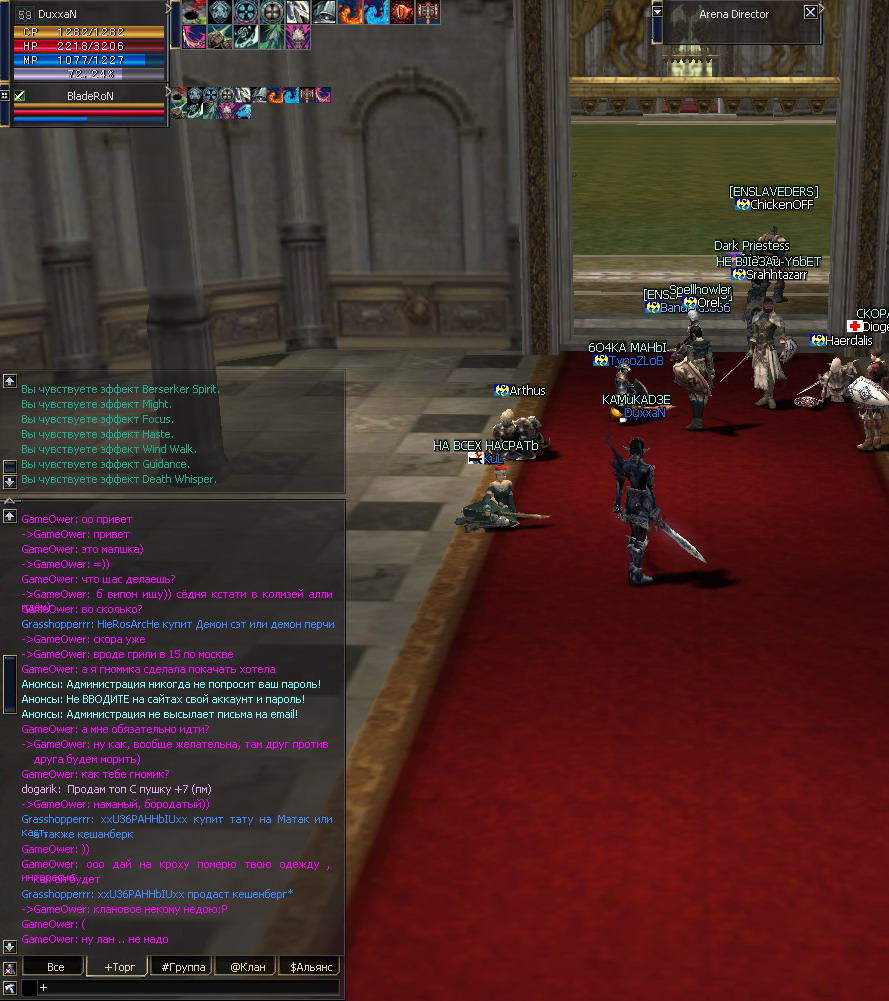This screenshot has height=1001, width=889.
Task: Select the #Группа party chat tab
Action: [183, 967]
